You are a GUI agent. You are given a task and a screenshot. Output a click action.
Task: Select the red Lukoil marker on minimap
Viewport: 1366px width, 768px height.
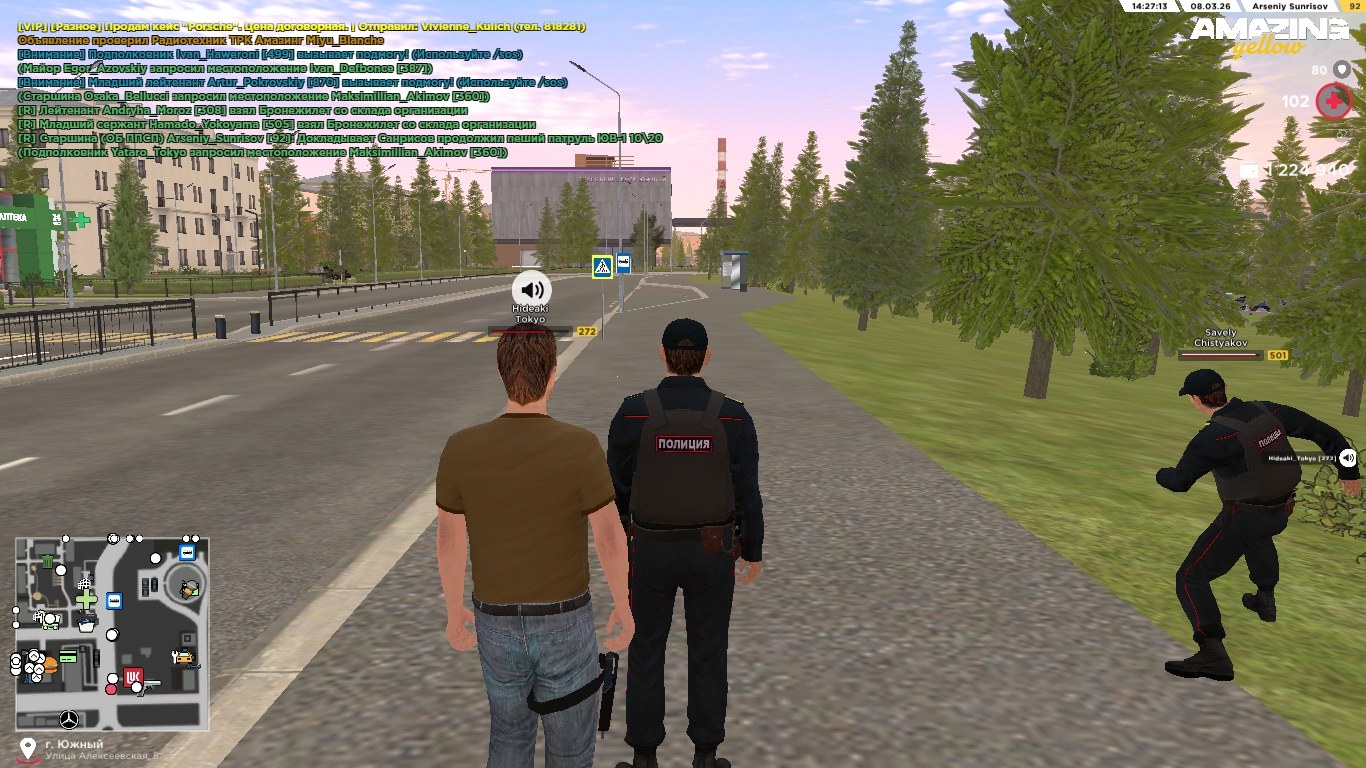(x=133, y=677)
